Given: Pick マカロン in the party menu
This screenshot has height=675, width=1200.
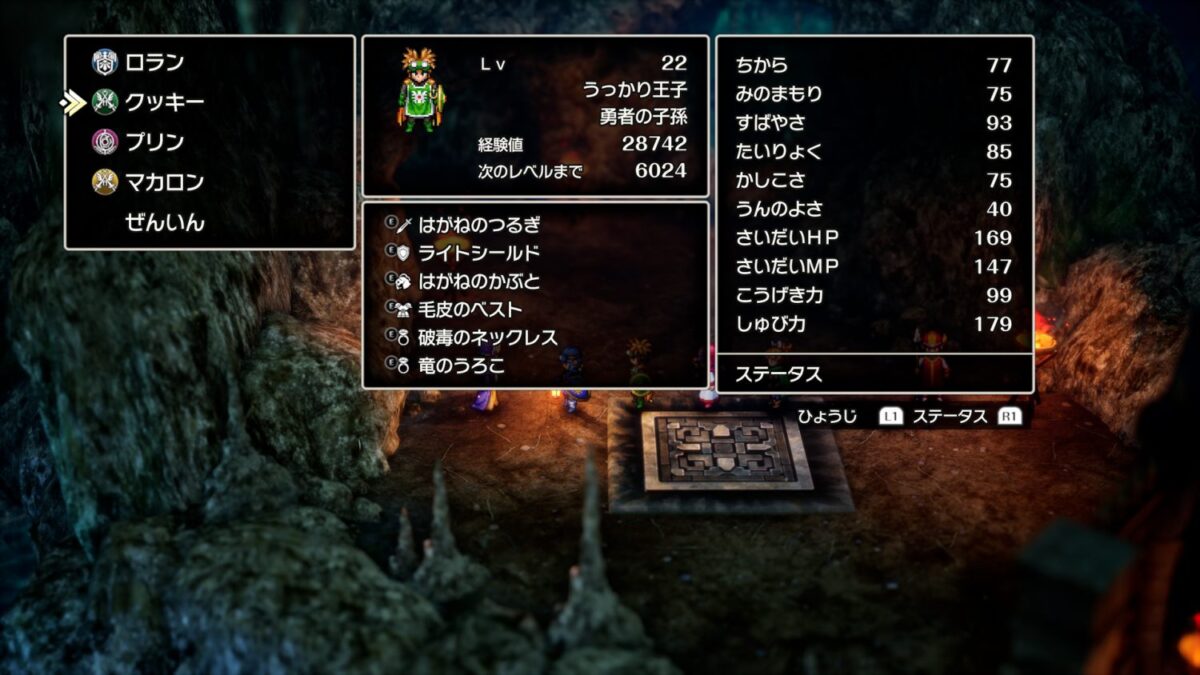Looking at the screenshot, I should click(x=164, y=182).
